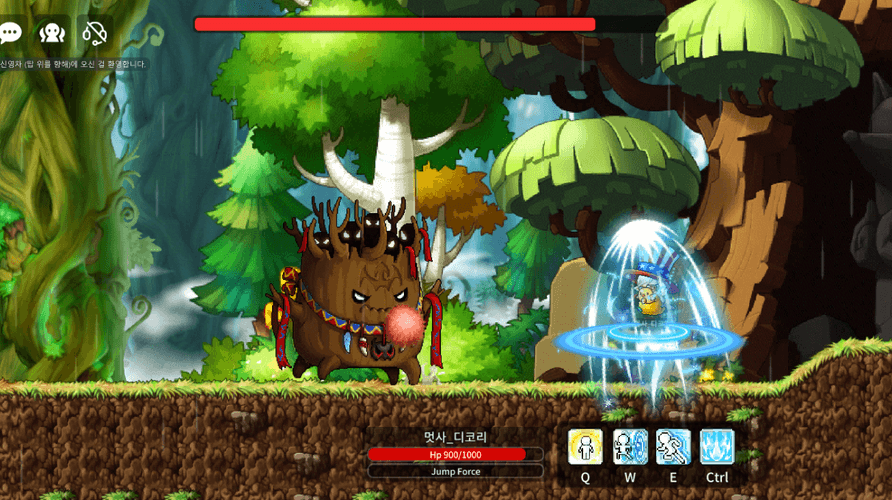Cast the blue flame burst skill
The height and width of the screenshot is (500, 892).
717,447
